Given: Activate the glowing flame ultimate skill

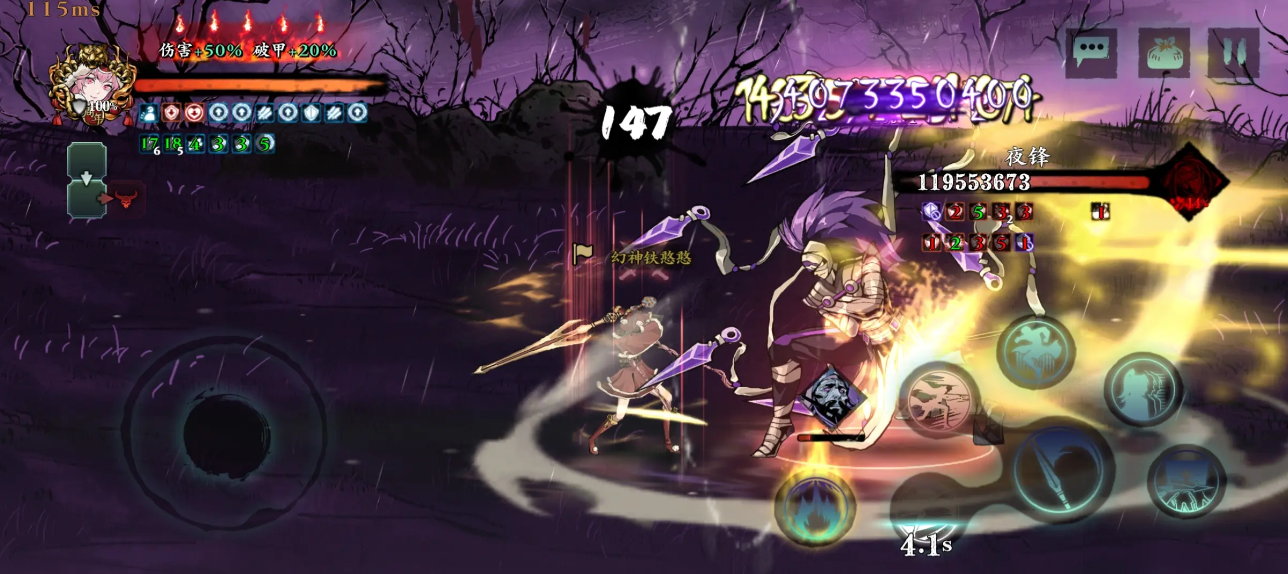Looking at the screenshot, I should 815,506.
